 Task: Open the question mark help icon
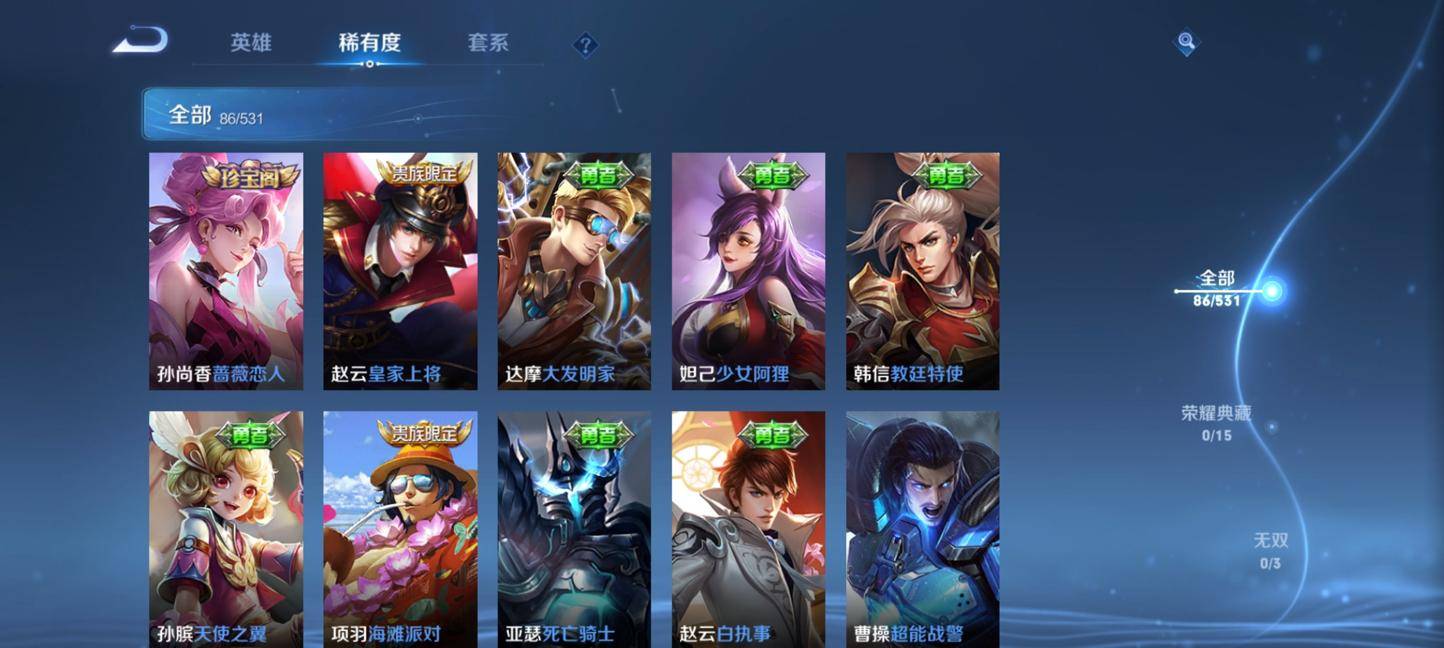[585, 45]
